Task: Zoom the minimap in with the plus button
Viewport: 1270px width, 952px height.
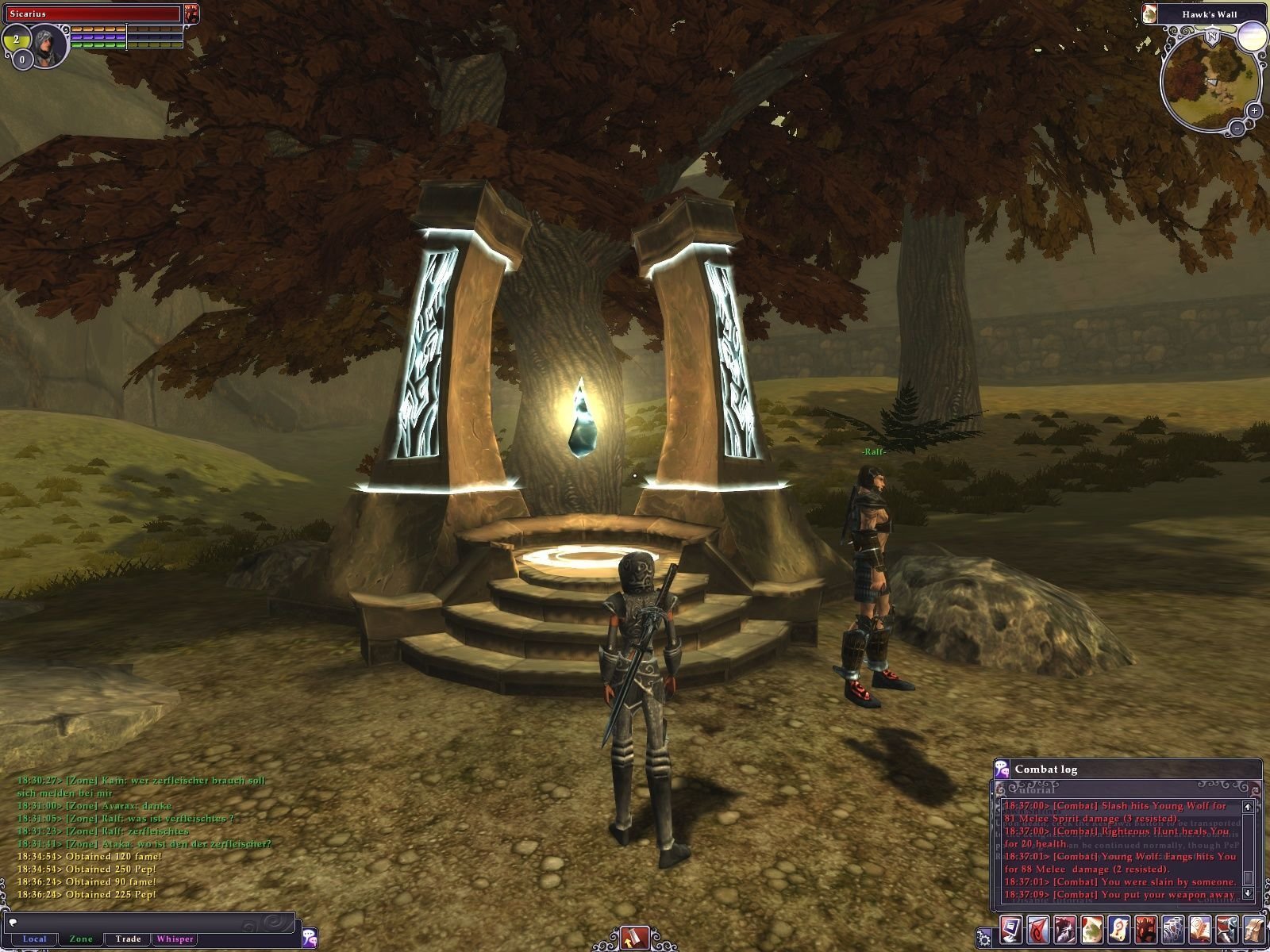Action: click(x=1254, y=111)
